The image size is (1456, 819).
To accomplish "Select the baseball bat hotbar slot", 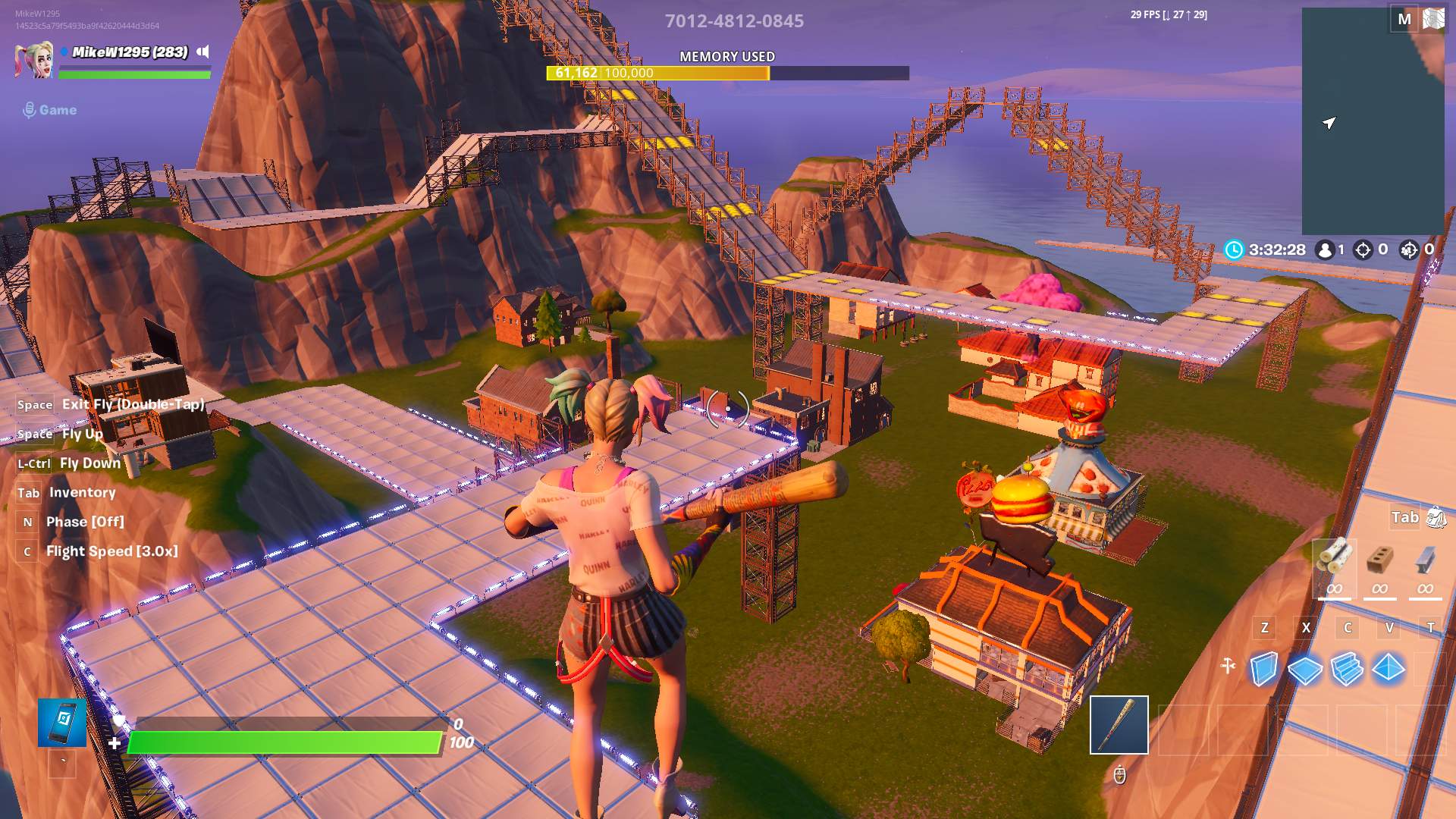I will [1119, 725].
